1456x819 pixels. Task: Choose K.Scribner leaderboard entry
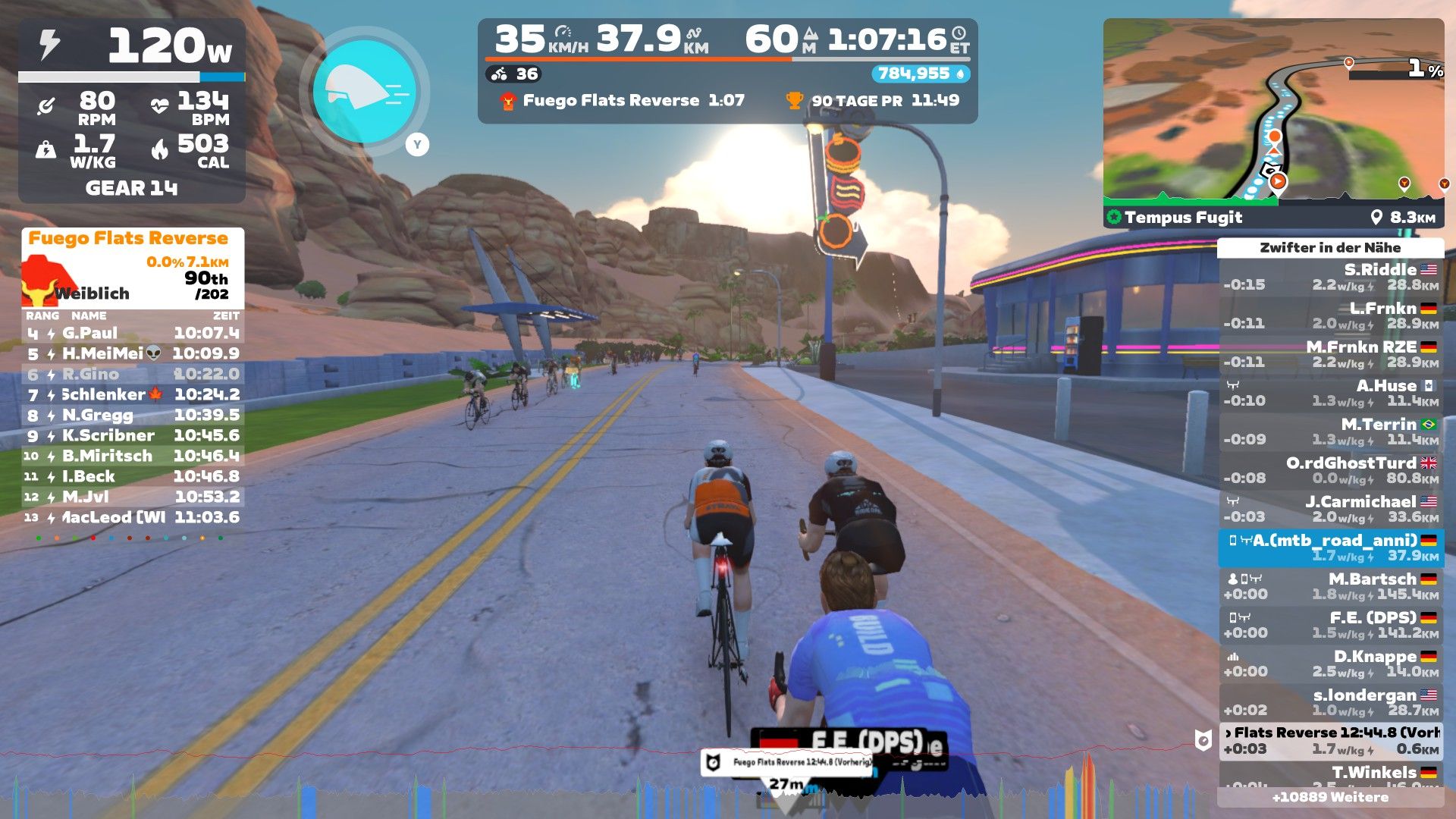tap(133, 435)
